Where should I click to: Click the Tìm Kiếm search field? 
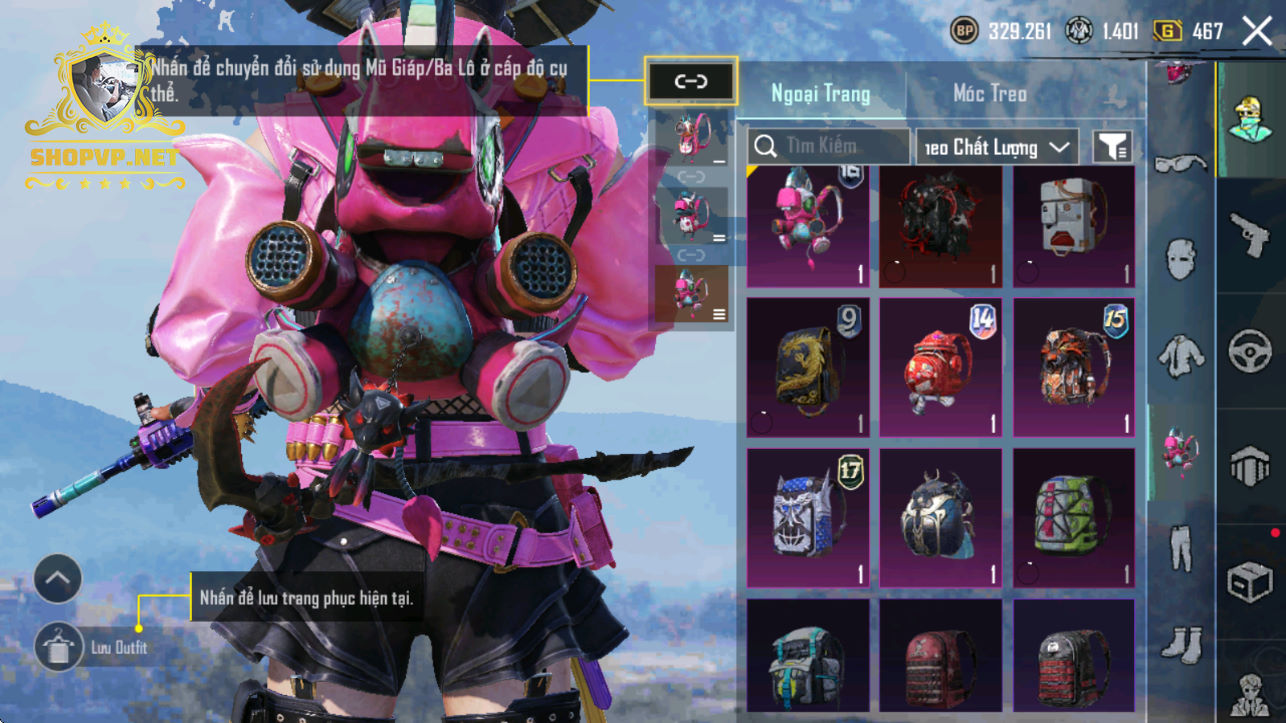coord(828,147)
